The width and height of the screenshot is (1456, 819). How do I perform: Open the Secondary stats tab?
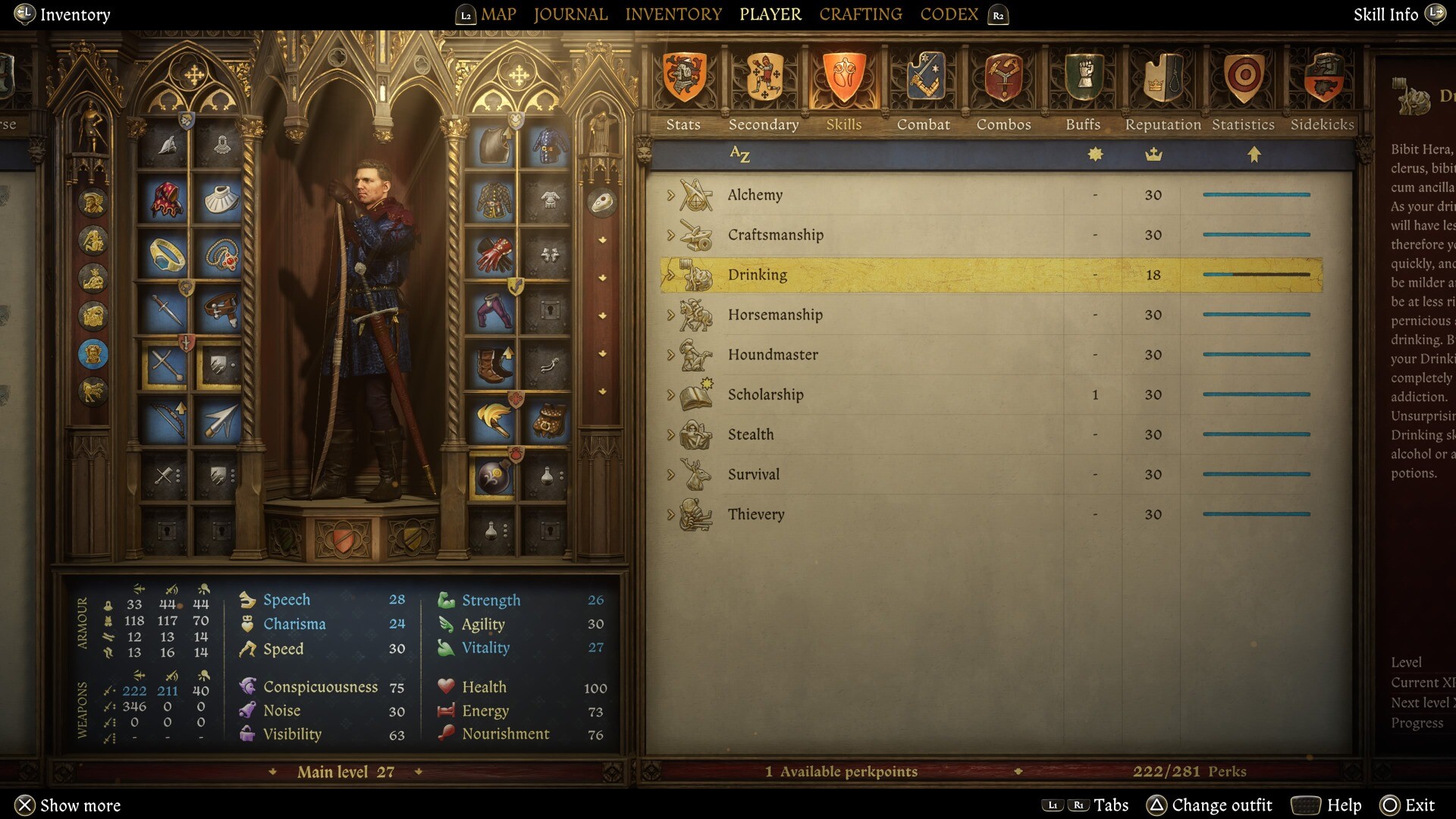coord(764,91)
